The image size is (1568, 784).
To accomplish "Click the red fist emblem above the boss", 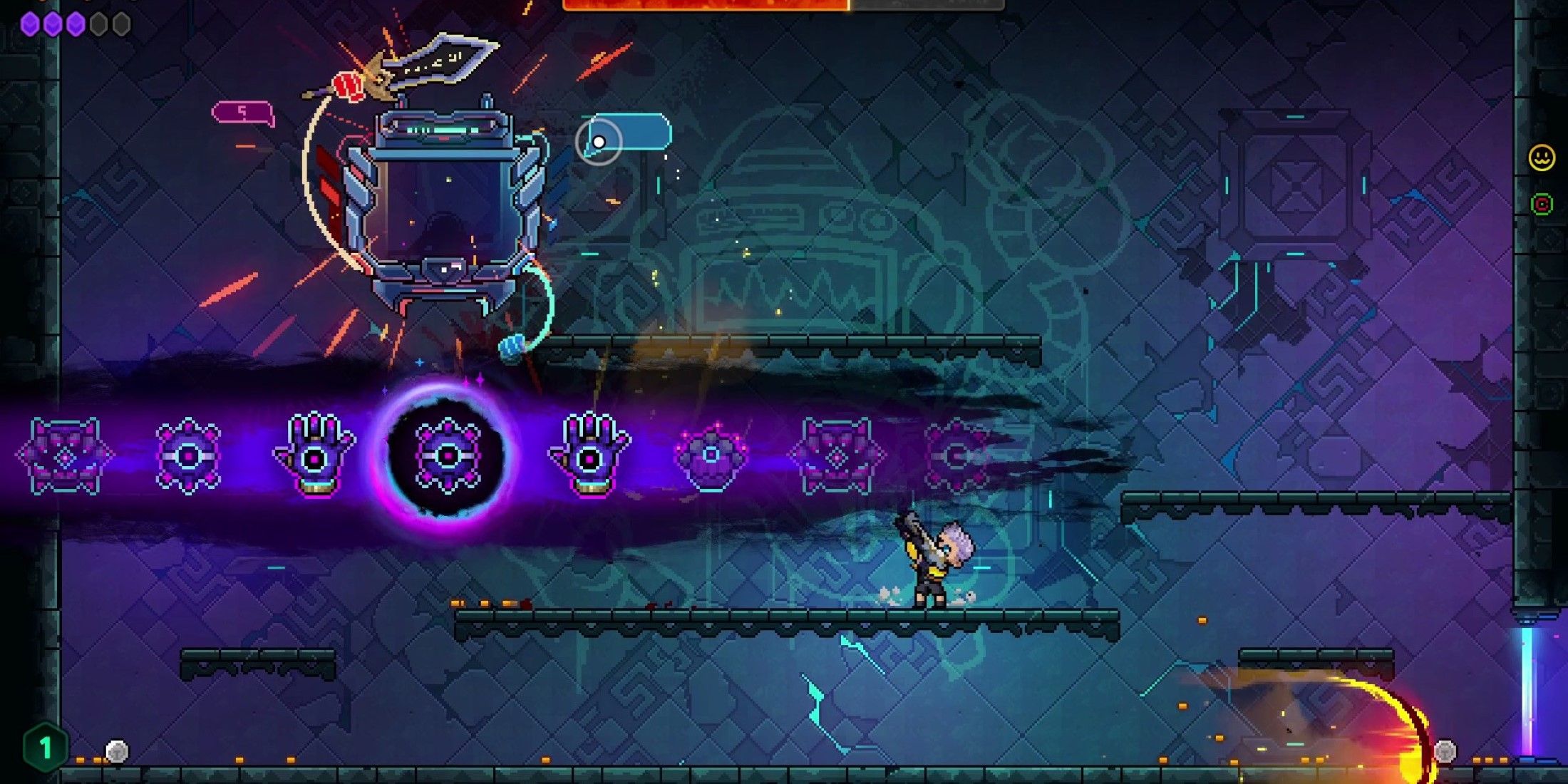I will tap(349, 86).
